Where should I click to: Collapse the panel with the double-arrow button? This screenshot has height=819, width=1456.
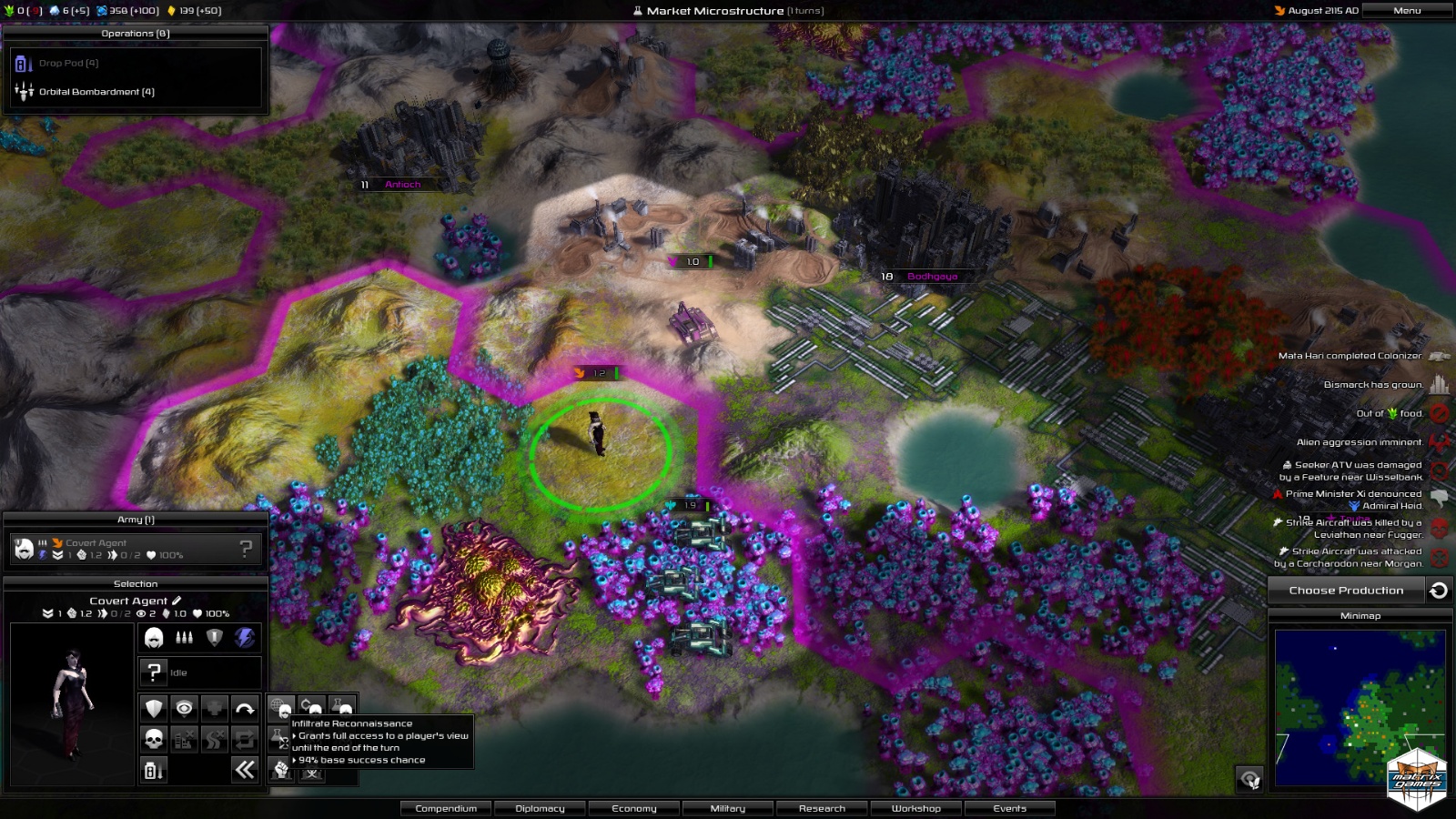pos(245,770)
